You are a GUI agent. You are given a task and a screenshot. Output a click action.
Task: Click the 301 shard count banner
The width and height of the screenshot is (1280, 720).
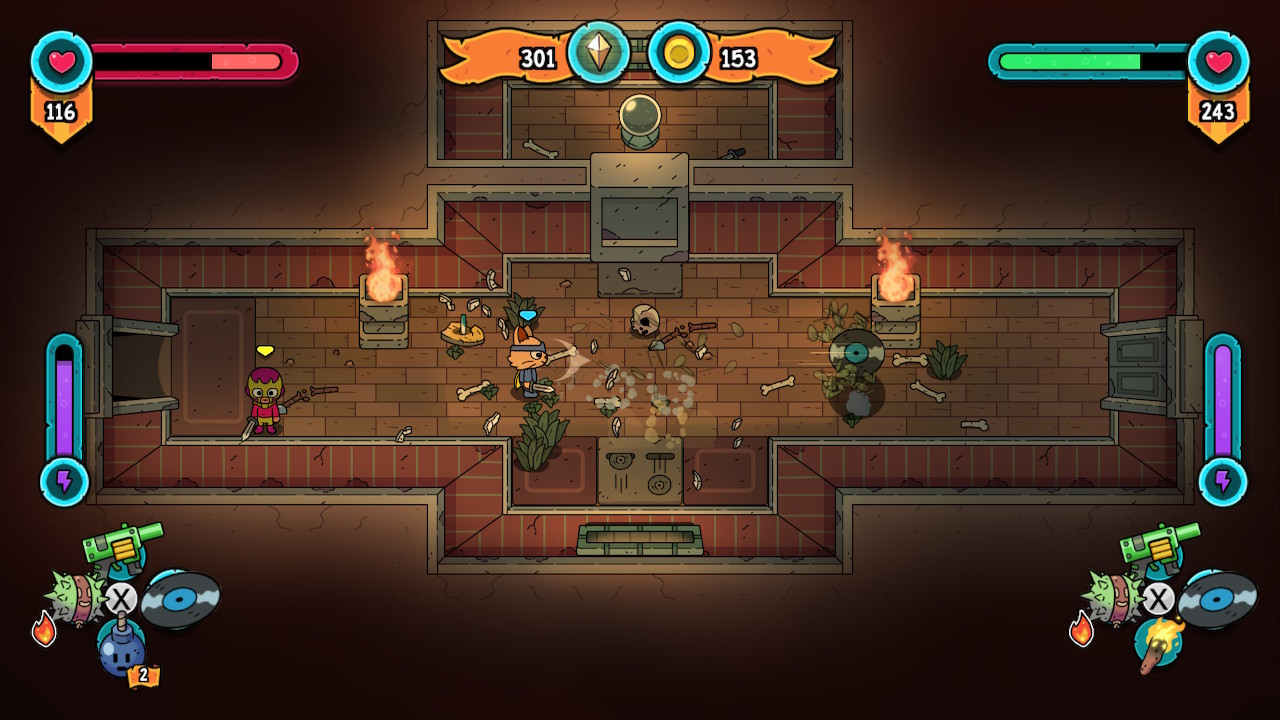538,57
